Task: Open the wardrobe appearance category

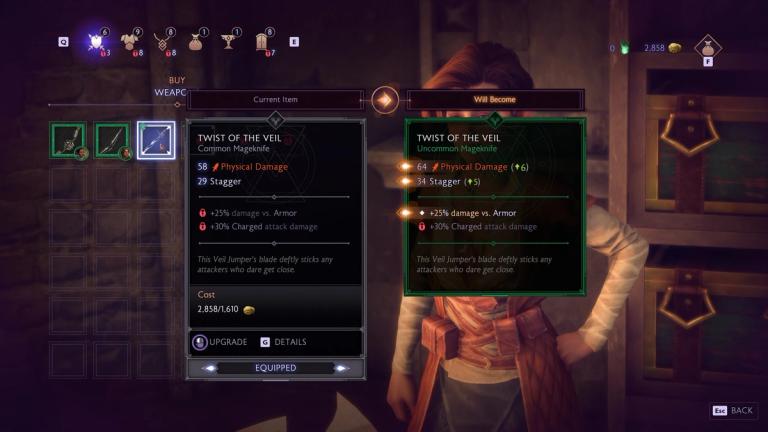Action: 265,42
